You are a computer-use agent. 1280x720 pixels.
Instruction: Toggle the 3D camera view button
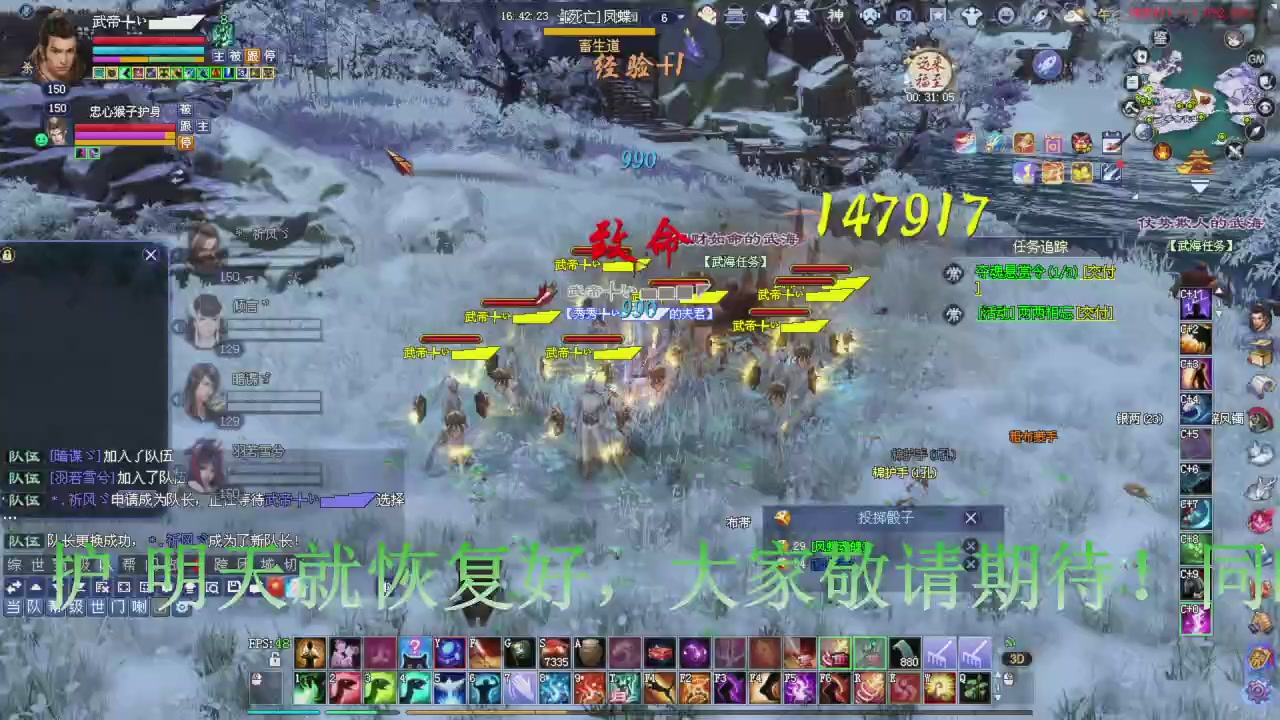[1018, 658]
